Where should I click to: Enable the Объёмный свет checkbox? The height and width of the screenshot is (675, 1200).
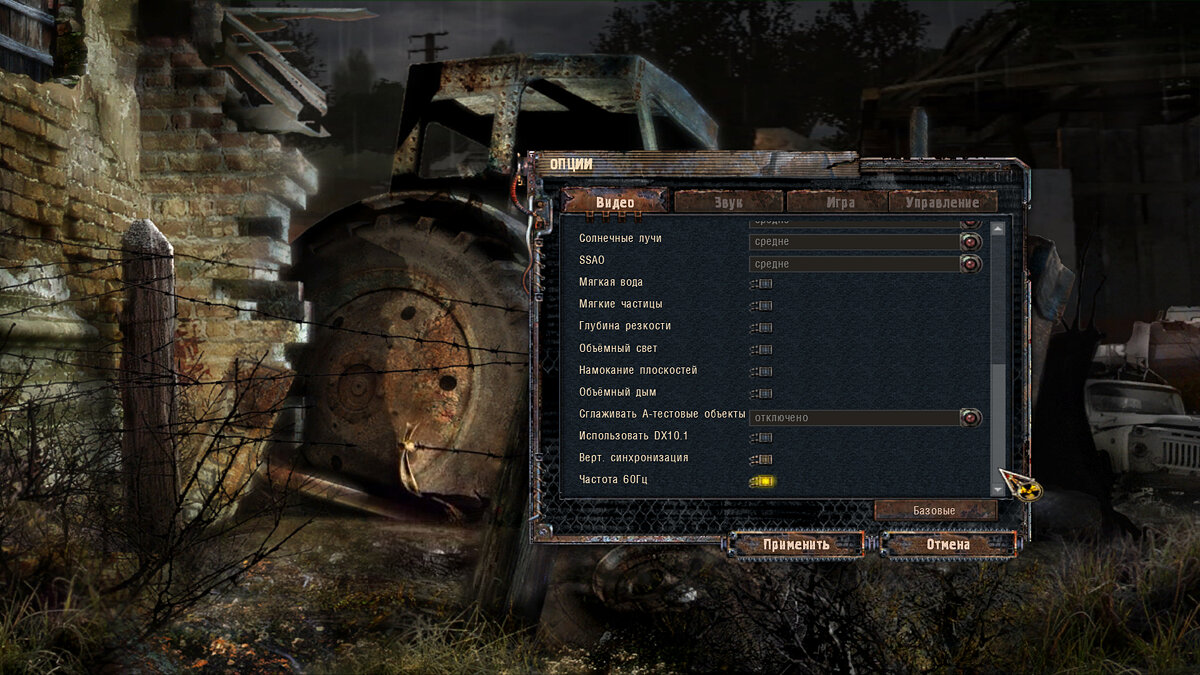pyautogui.click(x=763, y=349)
